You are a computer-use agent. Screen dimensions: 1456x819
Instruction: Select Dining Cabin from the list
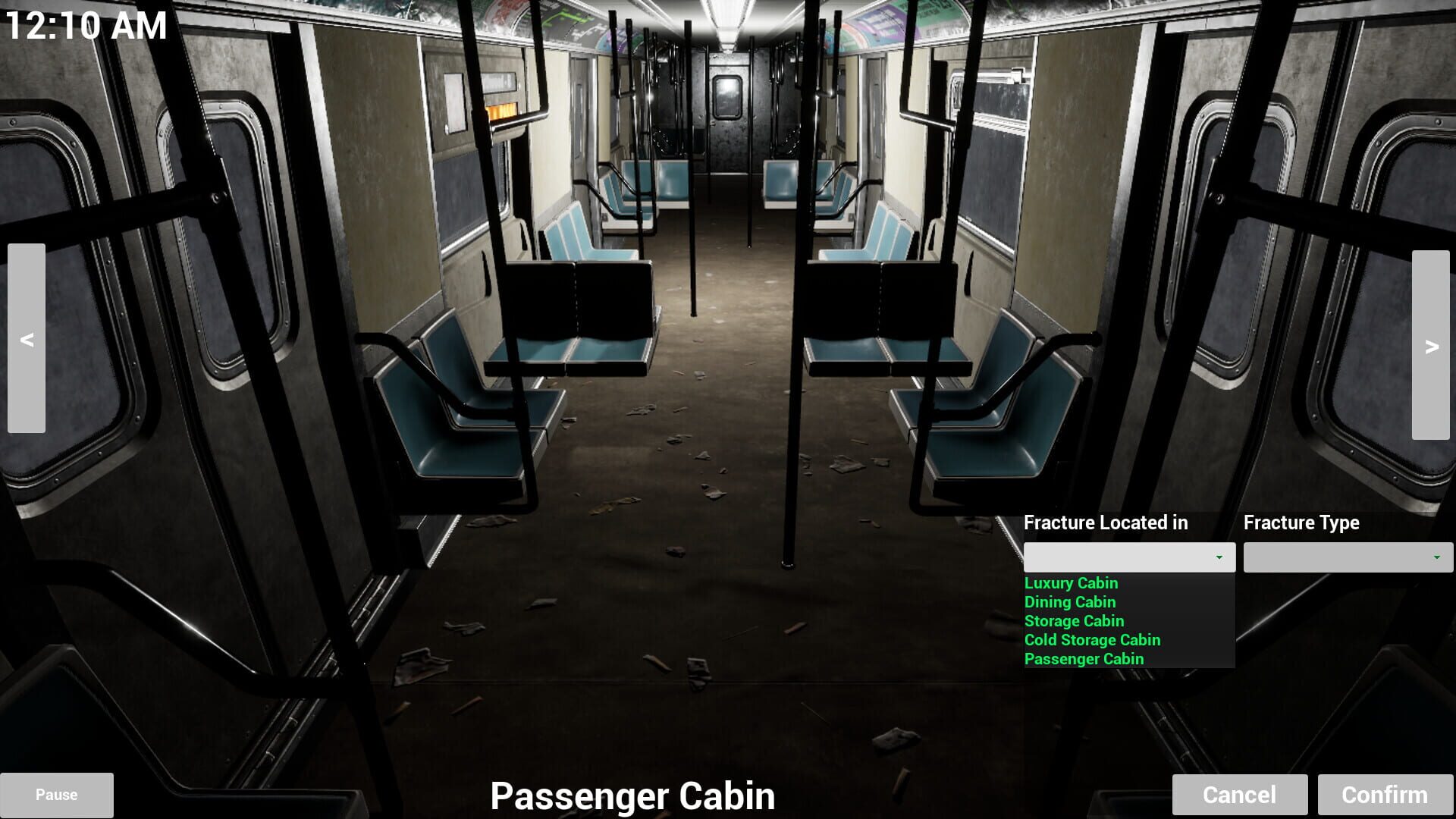click(1069, 602)
